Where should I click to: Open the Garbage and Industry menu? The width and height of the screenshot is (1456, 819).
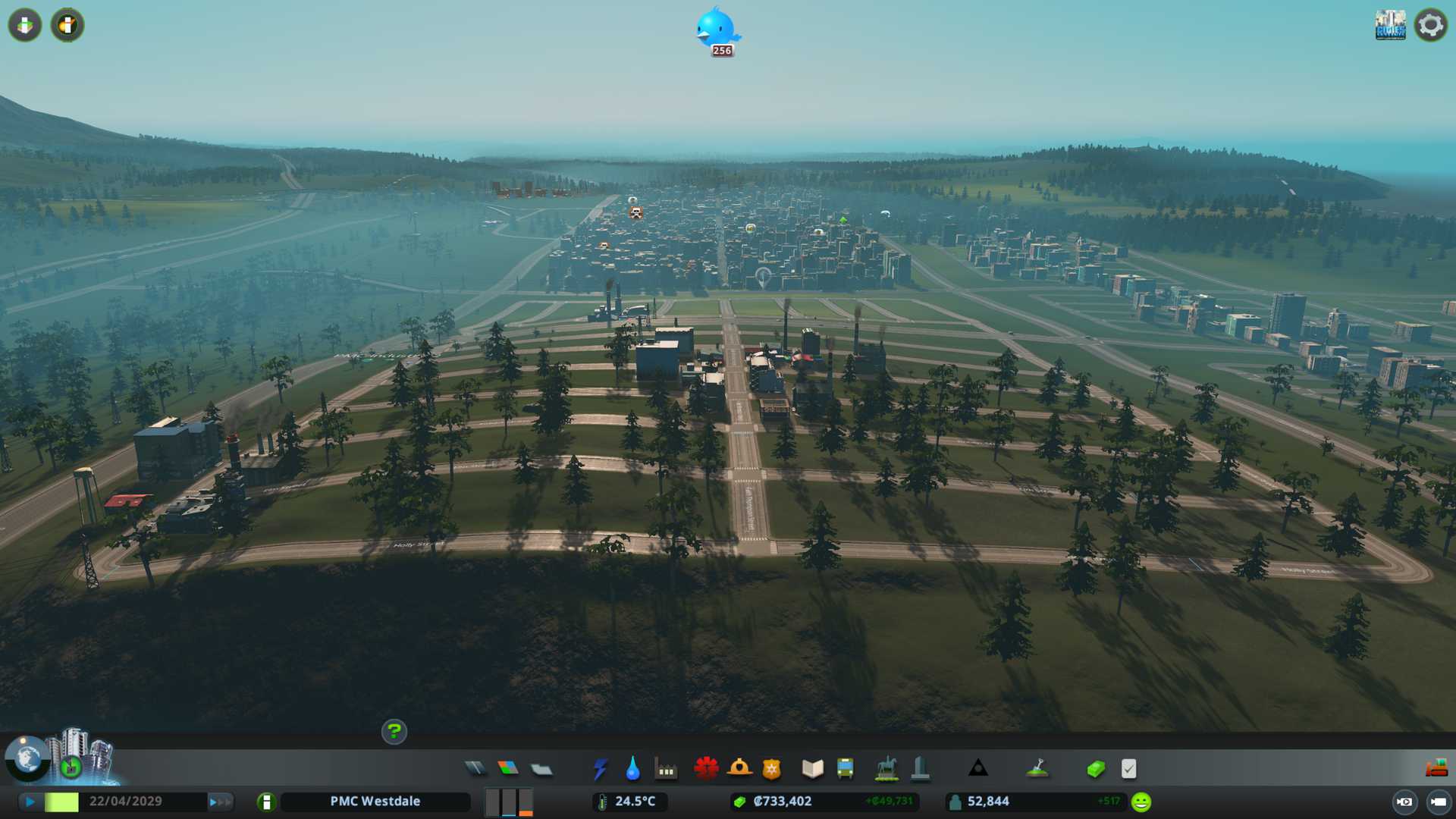(666, 770)
